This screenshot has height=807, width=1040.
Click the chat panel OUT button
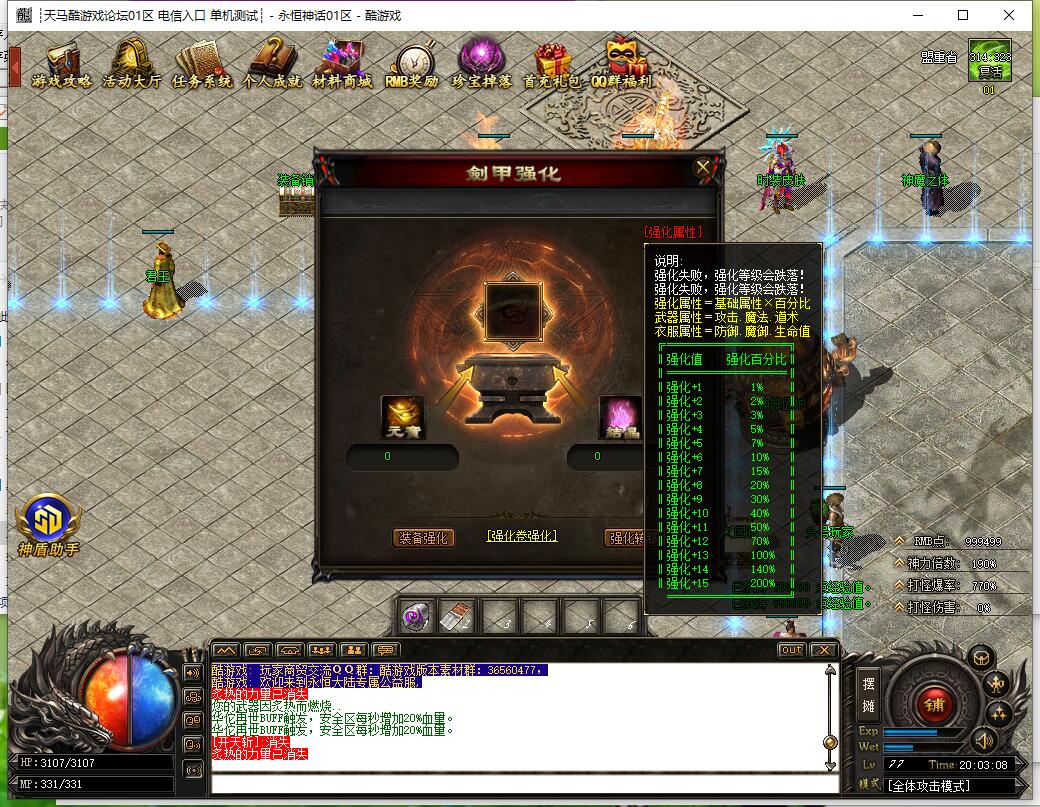click(x=791, y=650)
